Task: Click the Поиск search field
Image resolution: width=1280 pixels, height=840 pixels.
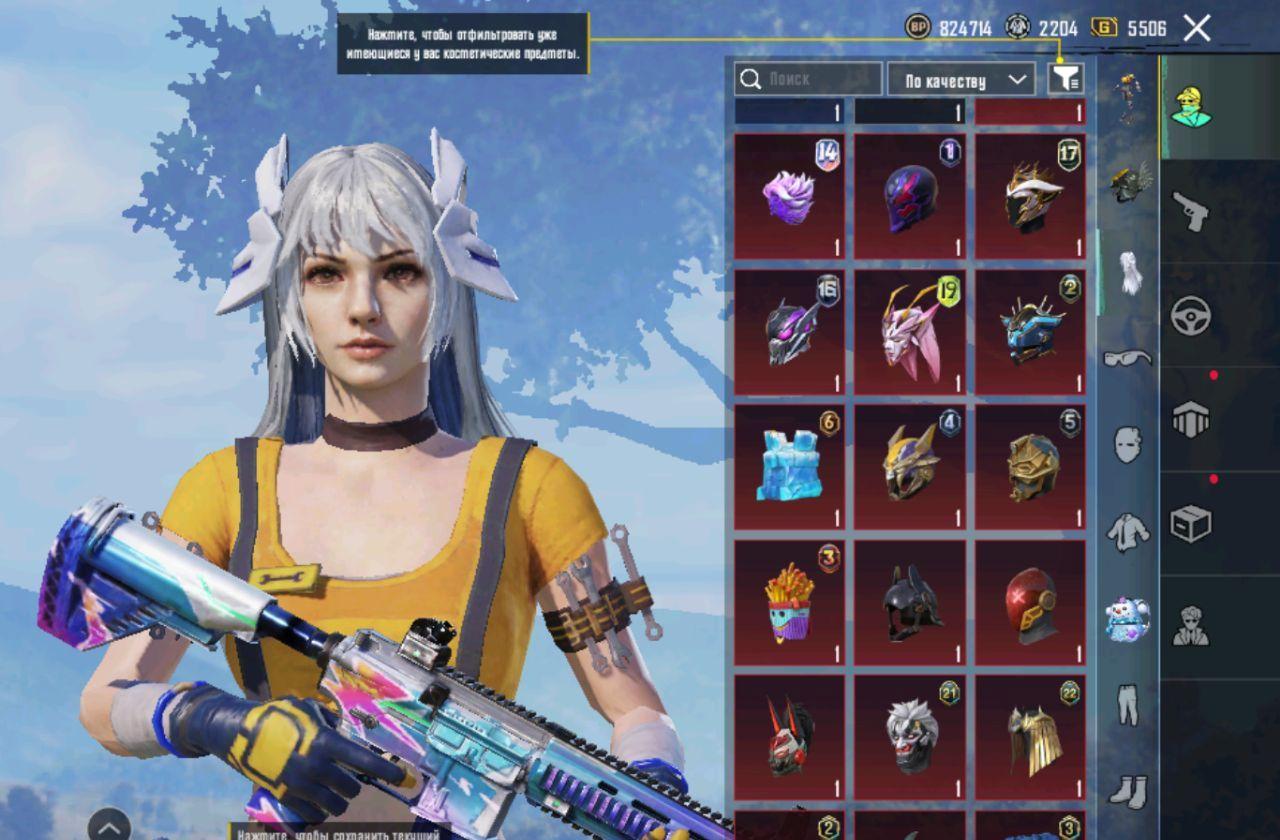Action: tap(808, 79)
